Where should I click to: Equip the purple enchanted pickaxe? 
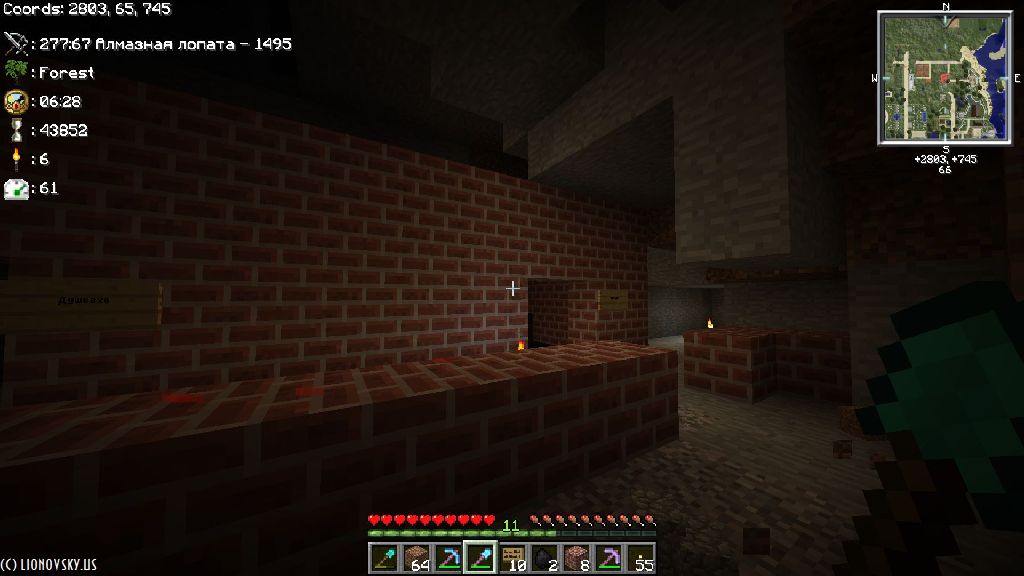coord(609,558)
